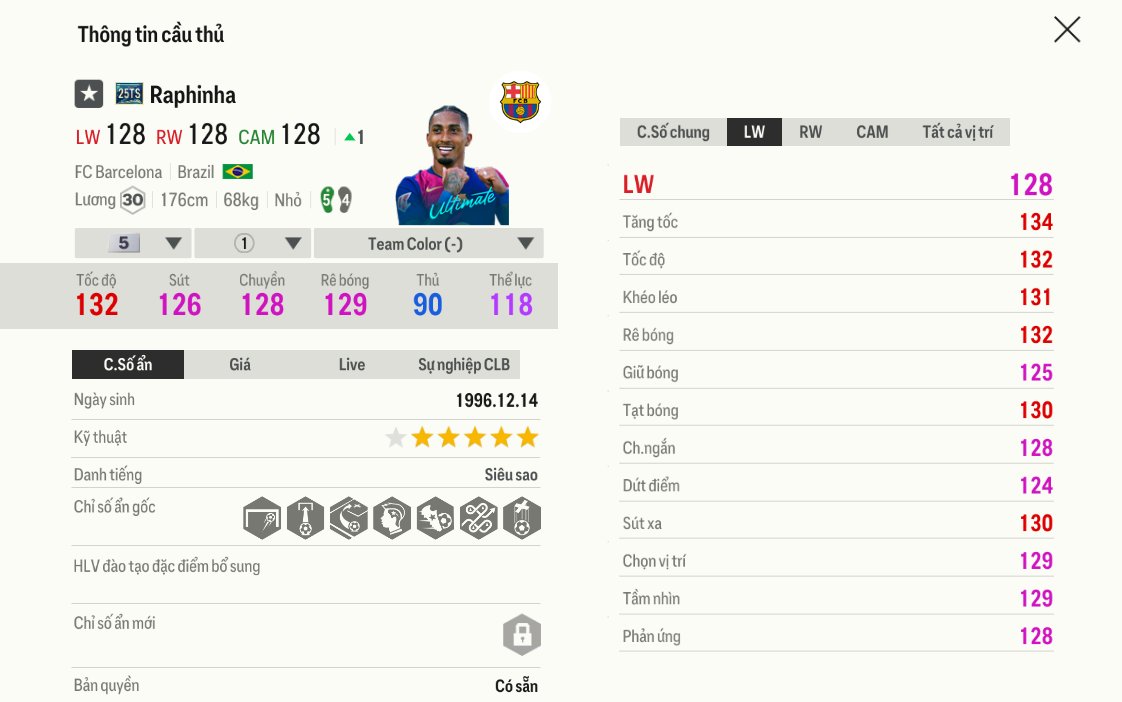Open the CAM position tab
1122x702 pixels.
(x=872, y=132)
